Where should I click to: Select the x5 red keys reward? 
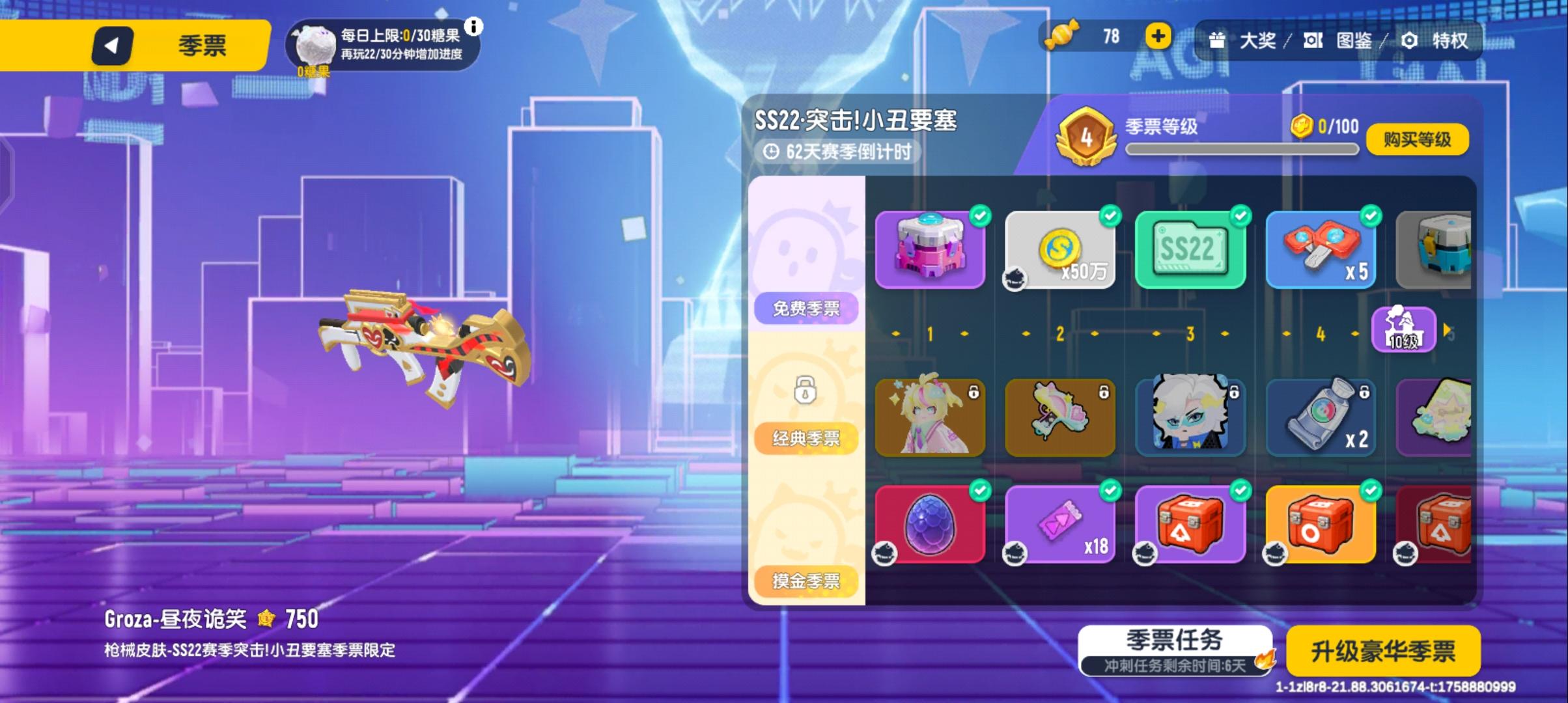(x=1321, y=249)
